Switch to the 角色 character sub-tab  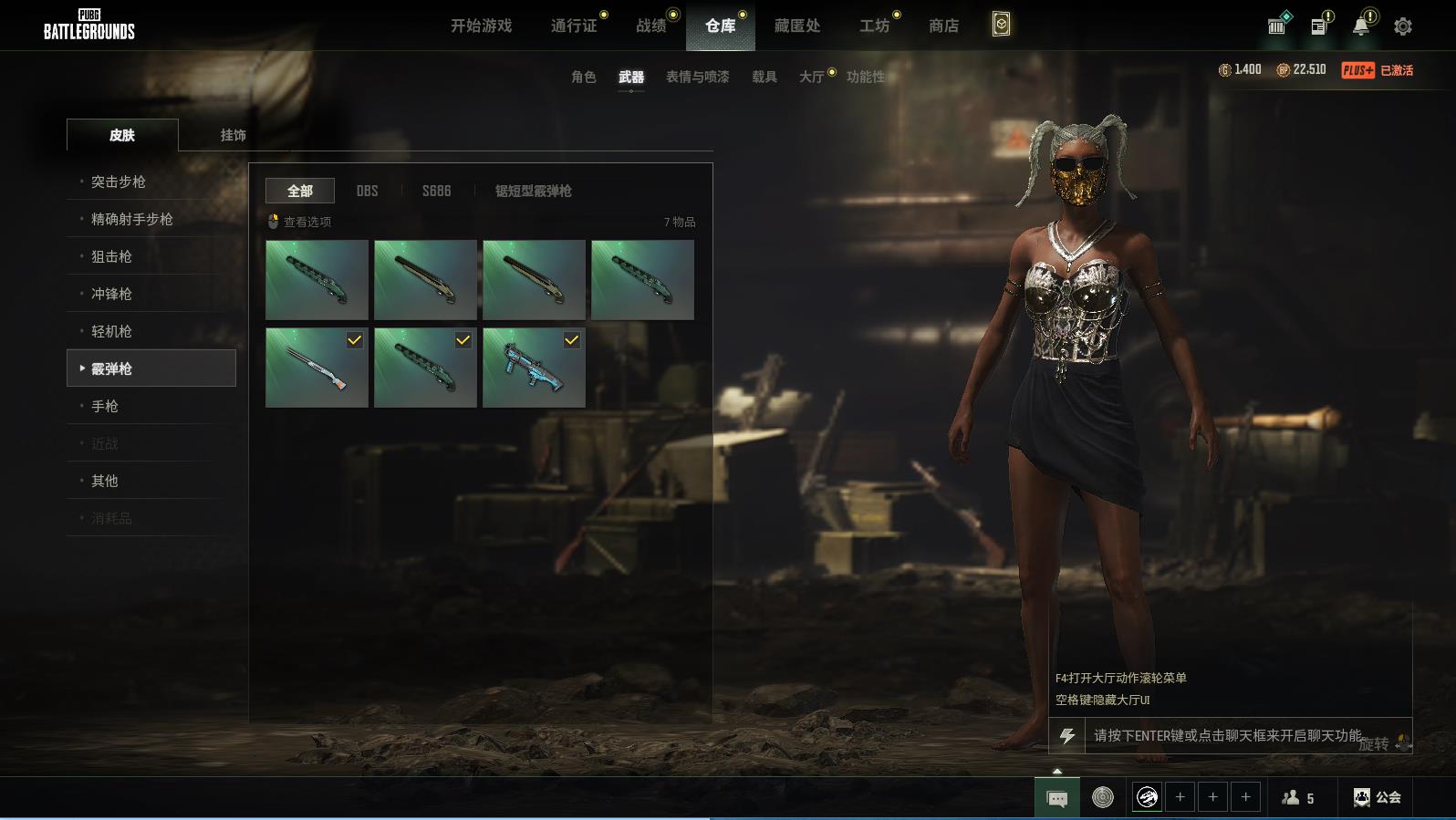tap(583, 77)
